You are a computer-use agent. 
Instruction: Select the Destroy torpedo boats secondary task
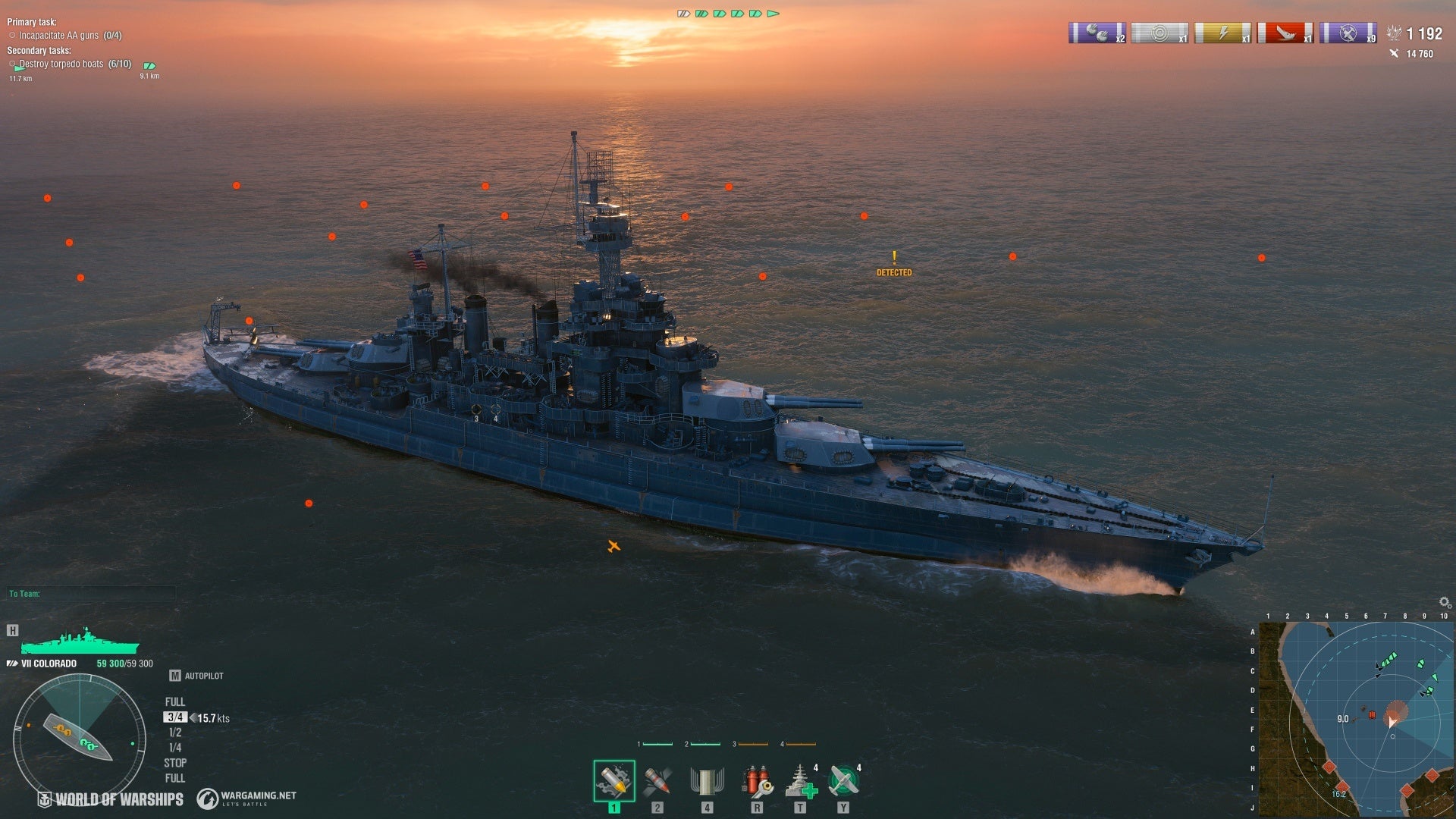(x=74, y=64)
